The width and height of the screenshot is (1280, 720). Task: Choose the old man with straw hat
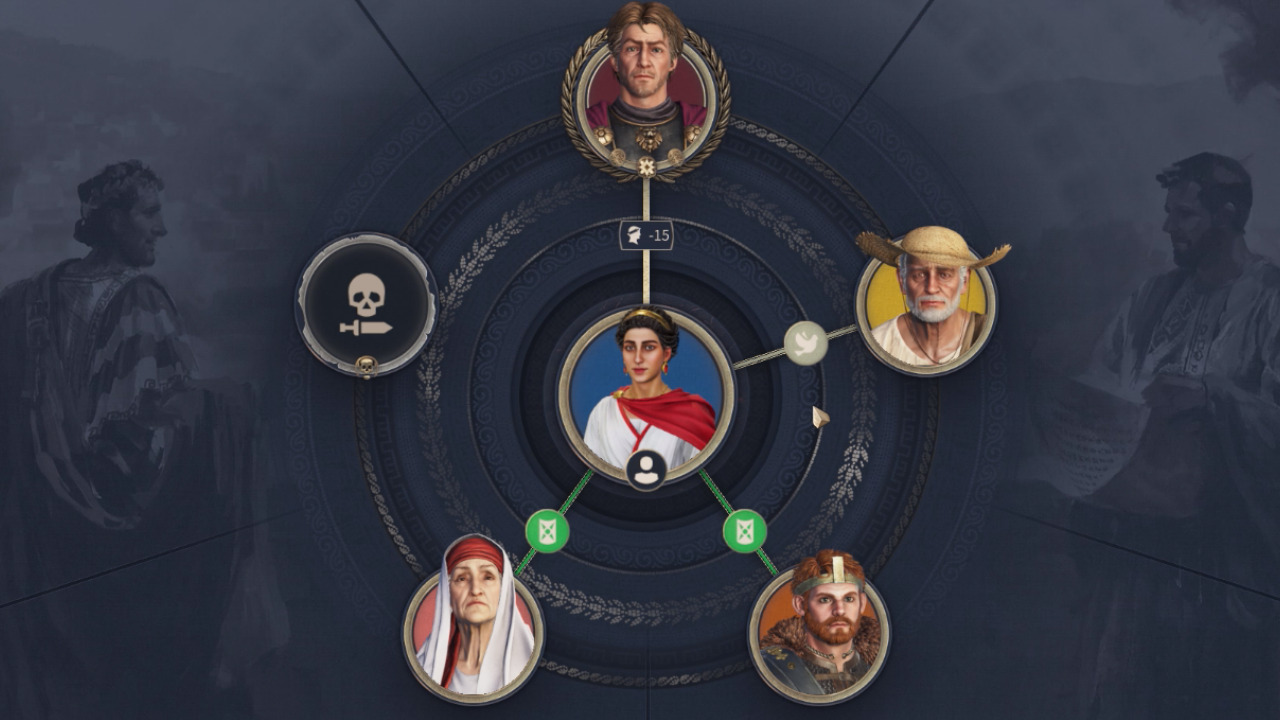pos(926,302)
